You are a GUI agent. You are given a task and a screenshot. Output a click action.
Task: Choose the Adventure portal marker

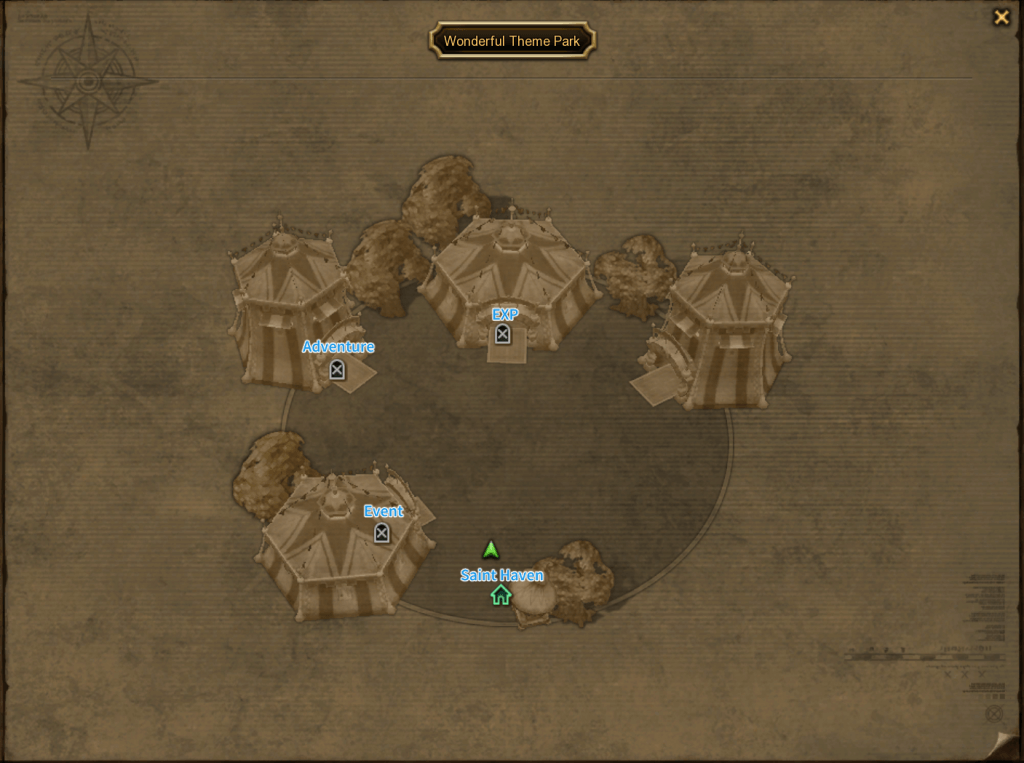pyautogui.click(x=337, y=369)
